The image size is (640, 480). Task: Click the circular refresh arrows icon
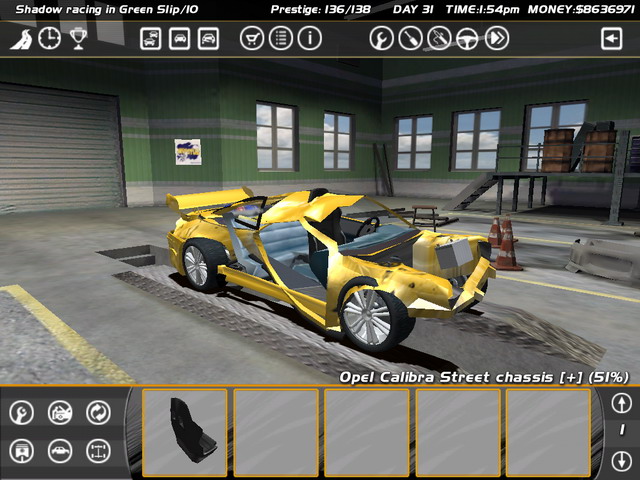[x=98, y=412]
